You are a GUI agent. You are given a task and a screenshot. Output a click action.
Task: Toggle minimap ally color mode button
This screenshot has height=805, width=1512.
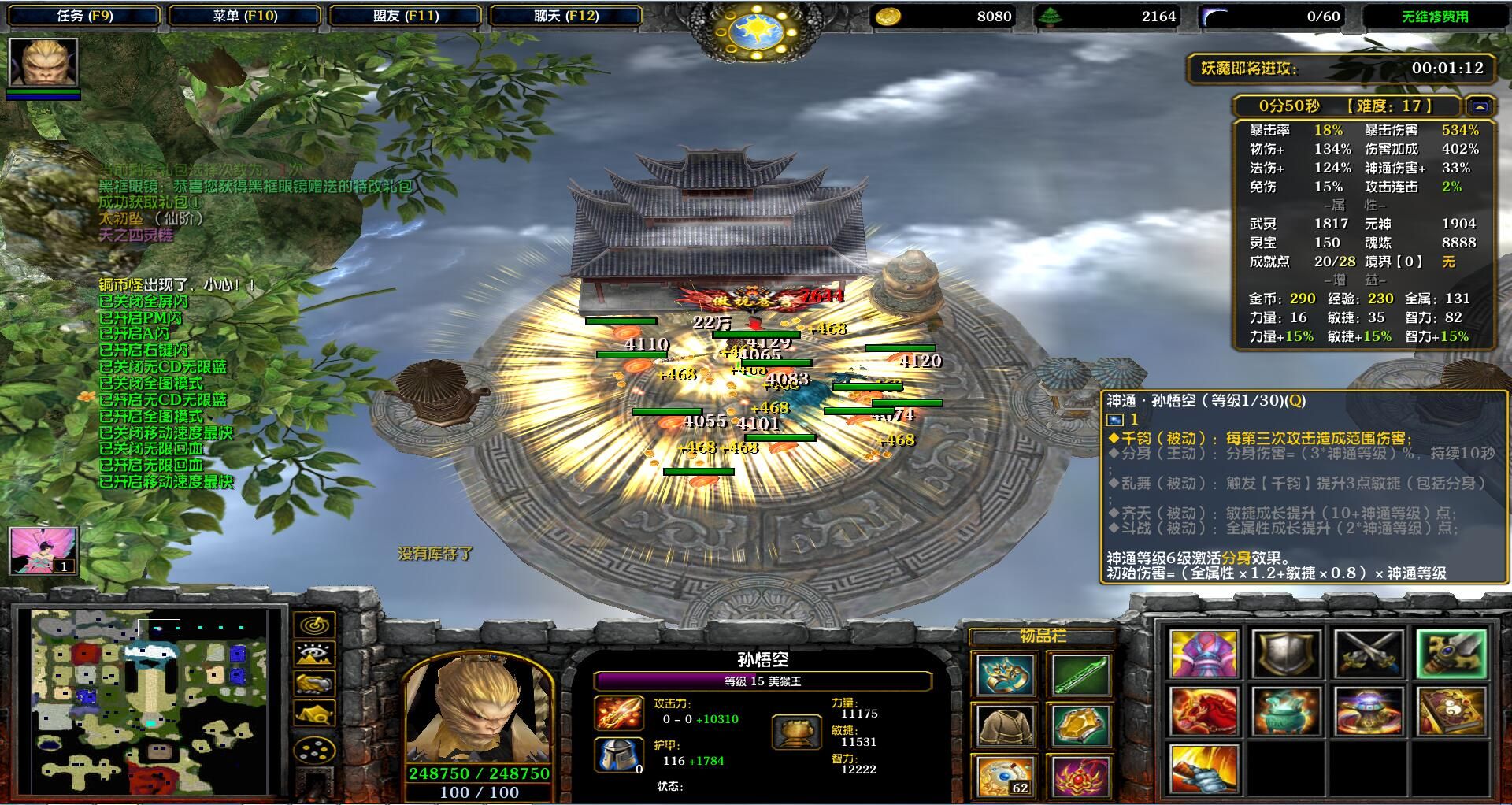(315, 684)
